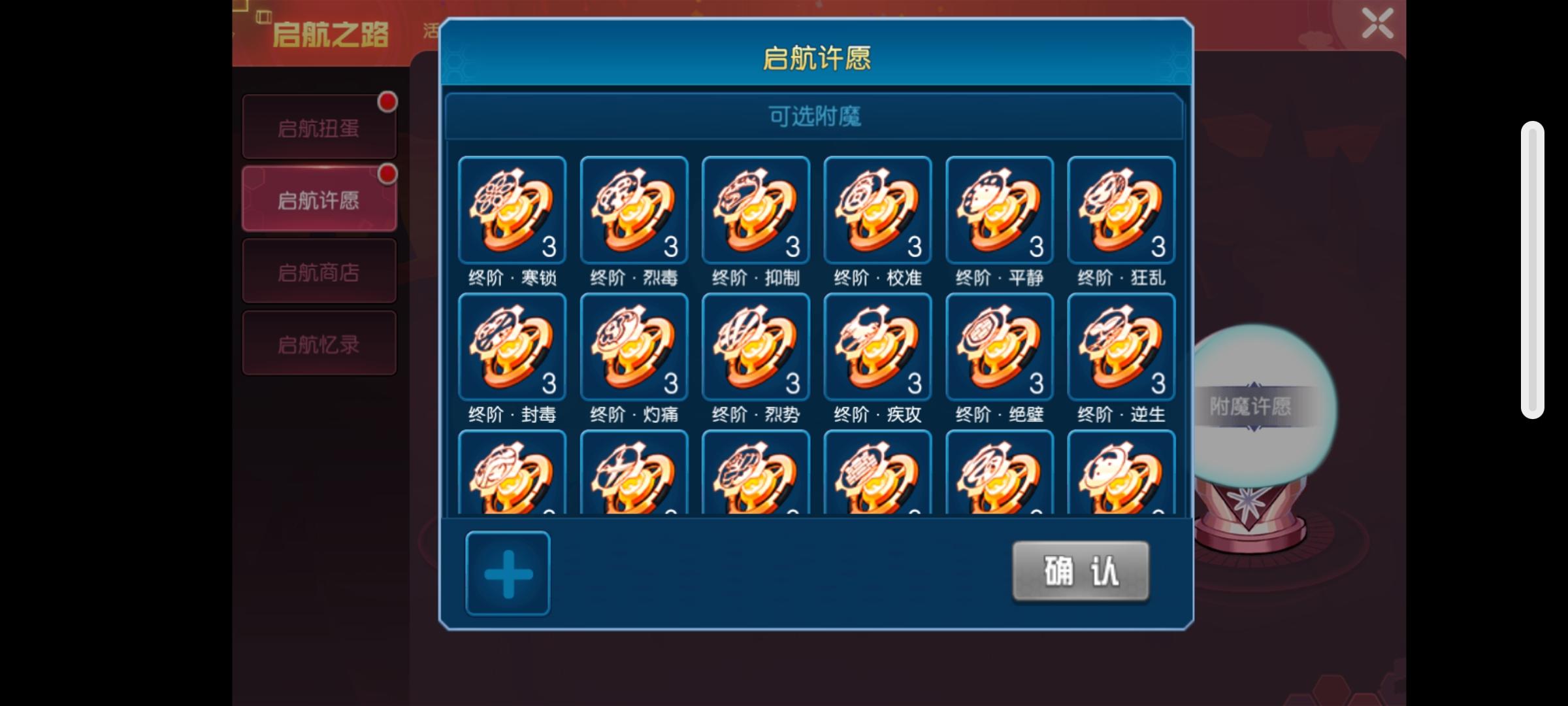The width and height of the screenshot is (1568, 706).
Task: Select the 终阶·绝壁 enchant option
Action: [x=998, y=346]
